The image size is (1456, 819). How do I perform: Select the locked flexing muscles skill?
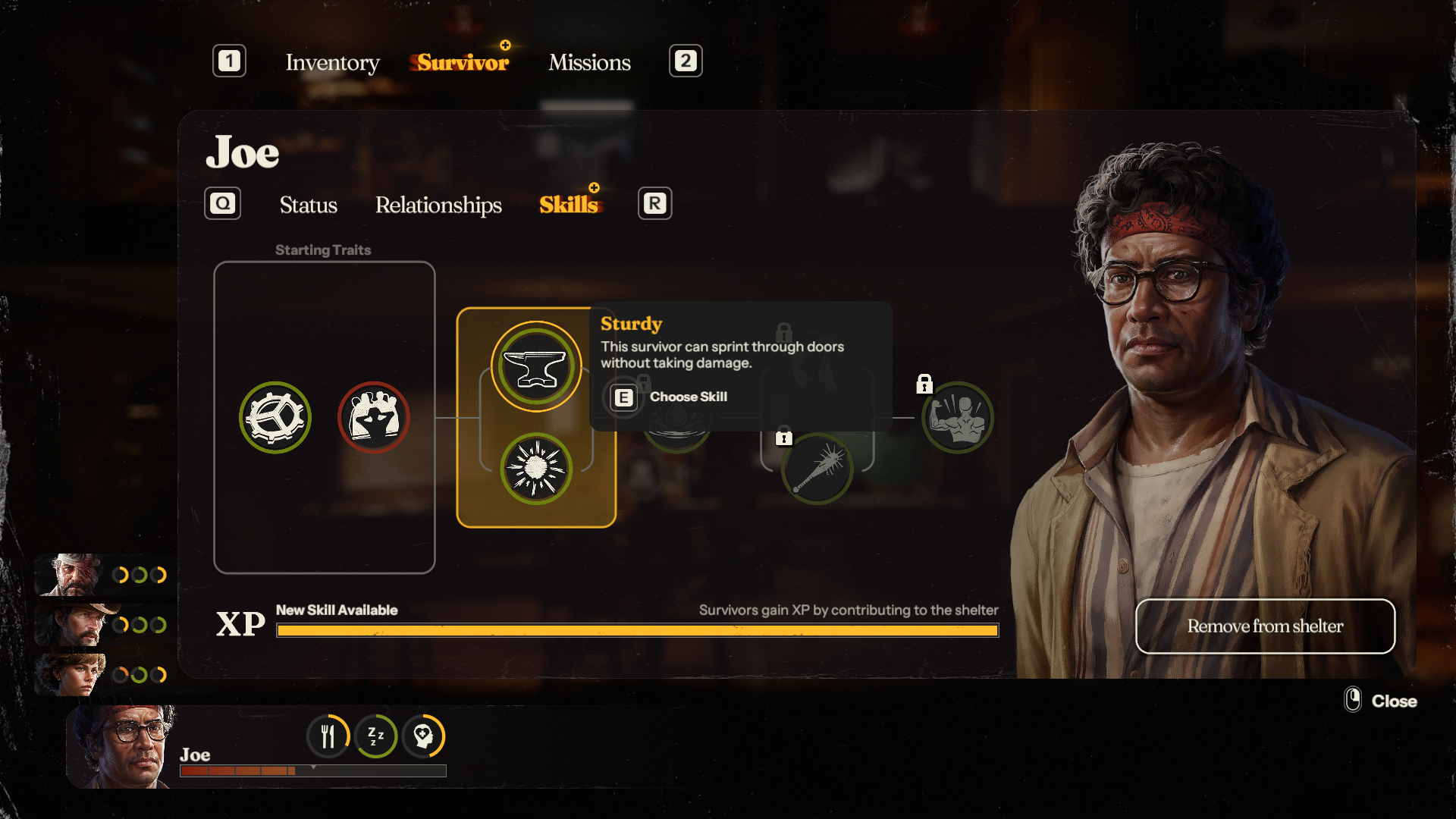(x=958, y=418)
